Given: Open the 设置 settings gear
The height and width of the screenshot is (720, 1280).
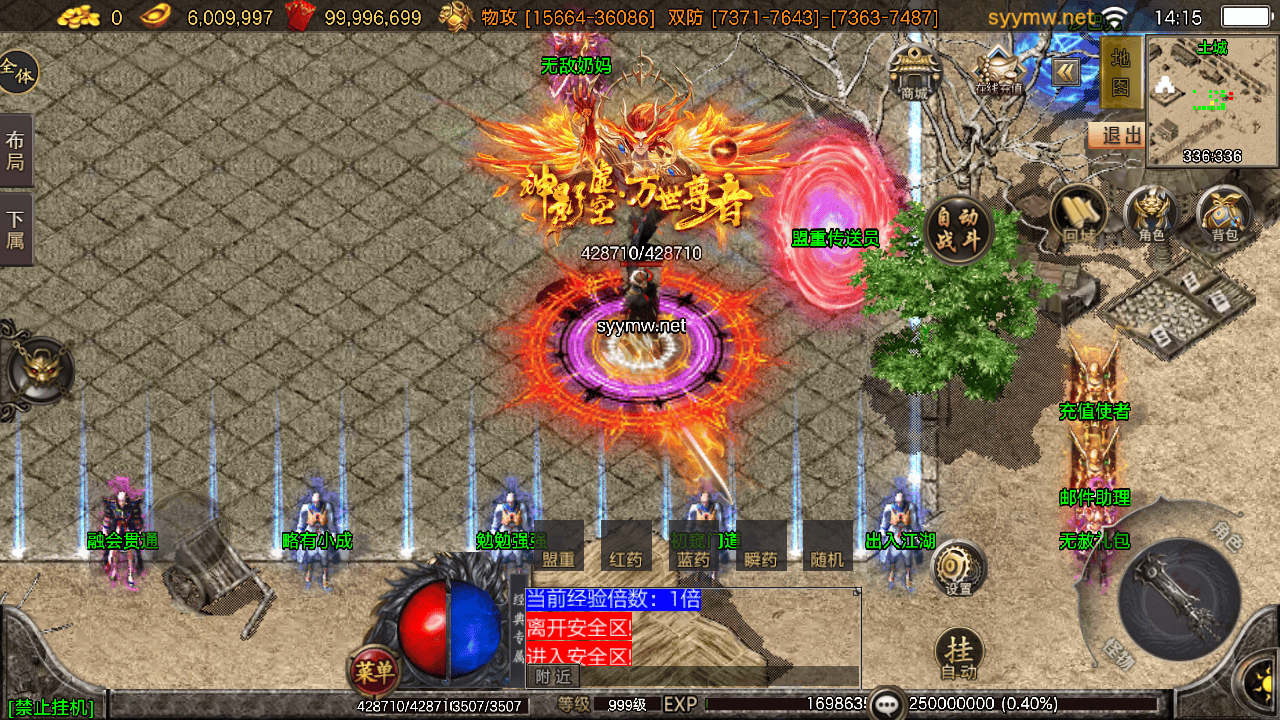Looking at the screenshot, I should [958, 570].
